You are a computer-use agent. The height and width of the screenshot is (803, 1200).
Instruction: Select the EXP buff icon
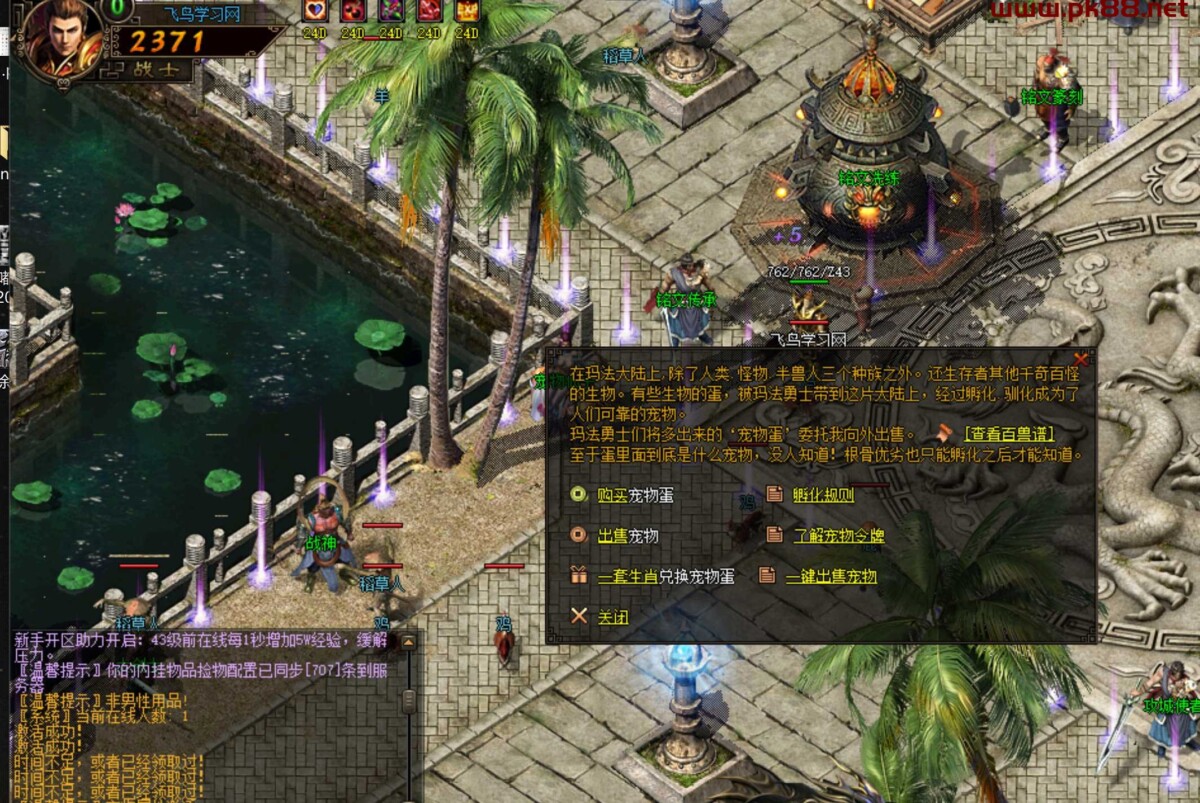click(x=467, y=11)
